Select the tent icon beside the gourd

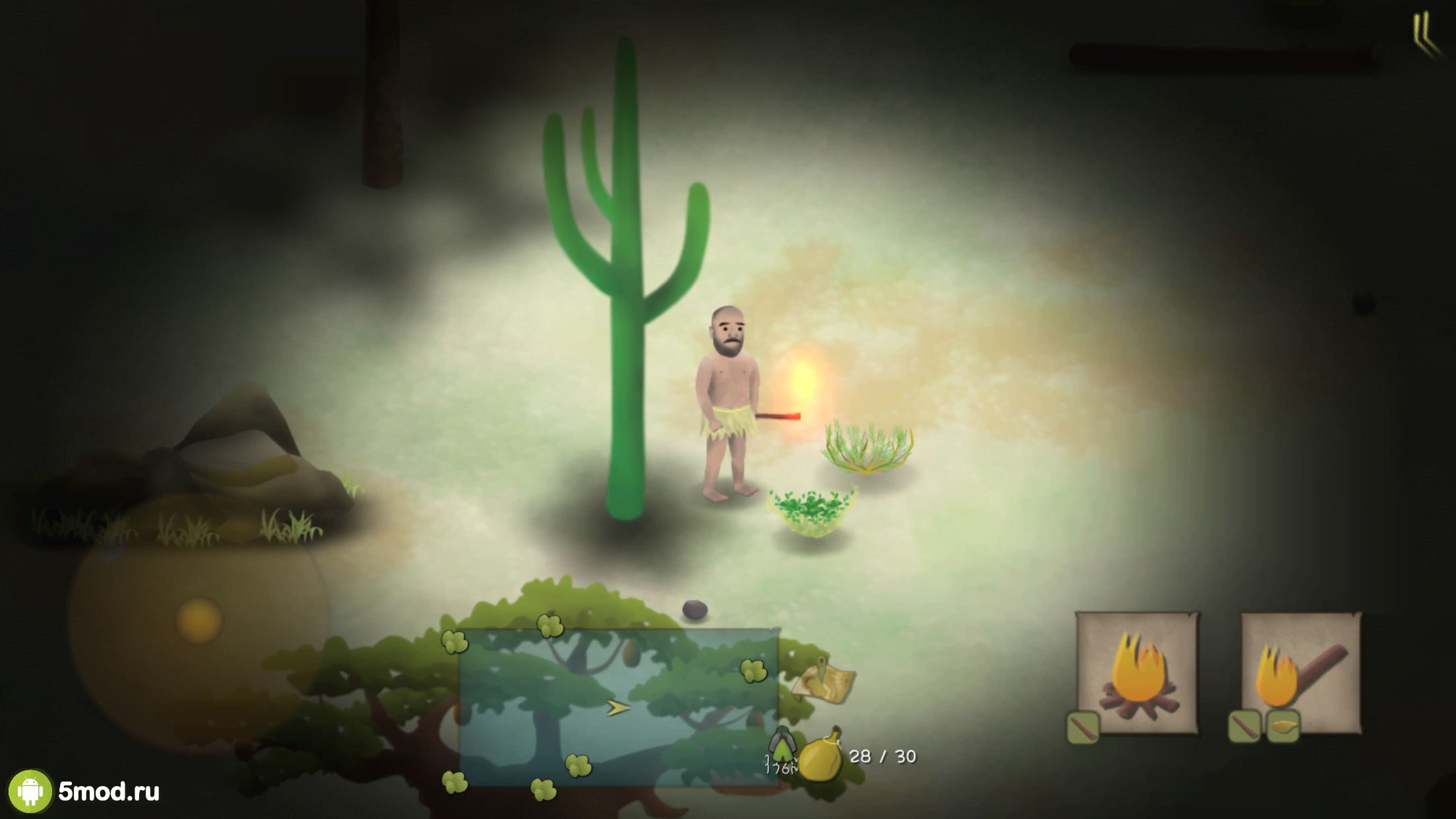(782, 745)
